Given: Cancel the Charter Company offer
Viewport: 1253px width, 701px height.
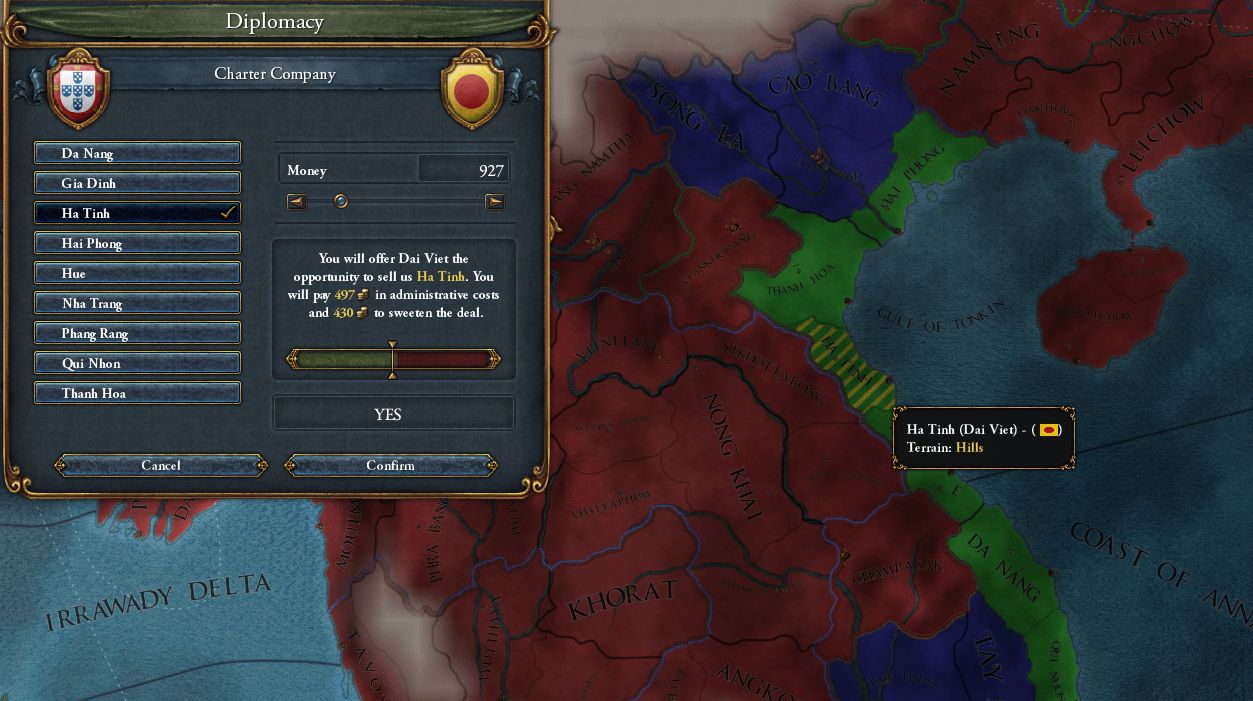Looking at the screenshot, I should pyautogui.click(x=161, y=465).
